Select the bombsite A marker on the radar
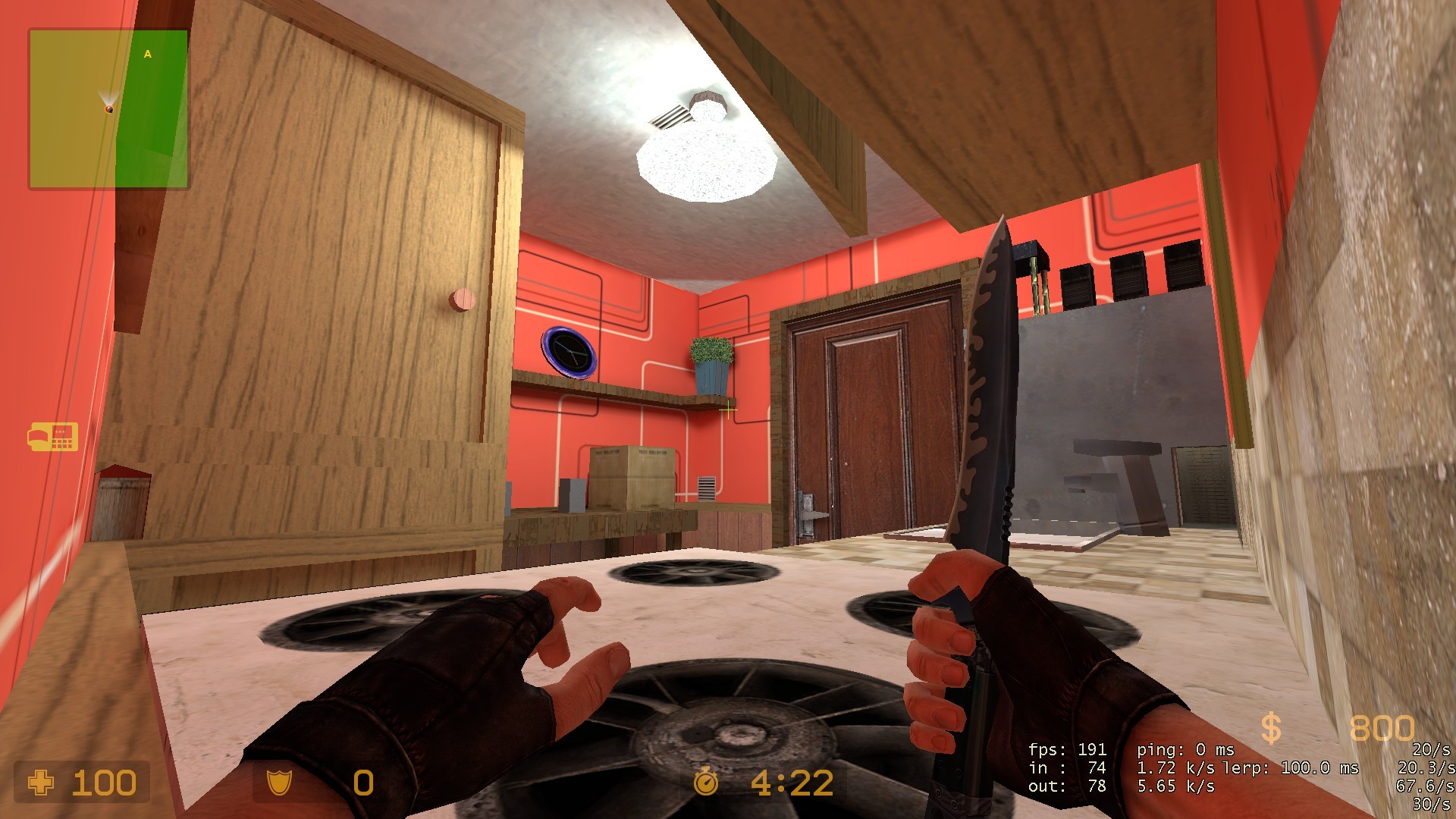 coord(146,54)
